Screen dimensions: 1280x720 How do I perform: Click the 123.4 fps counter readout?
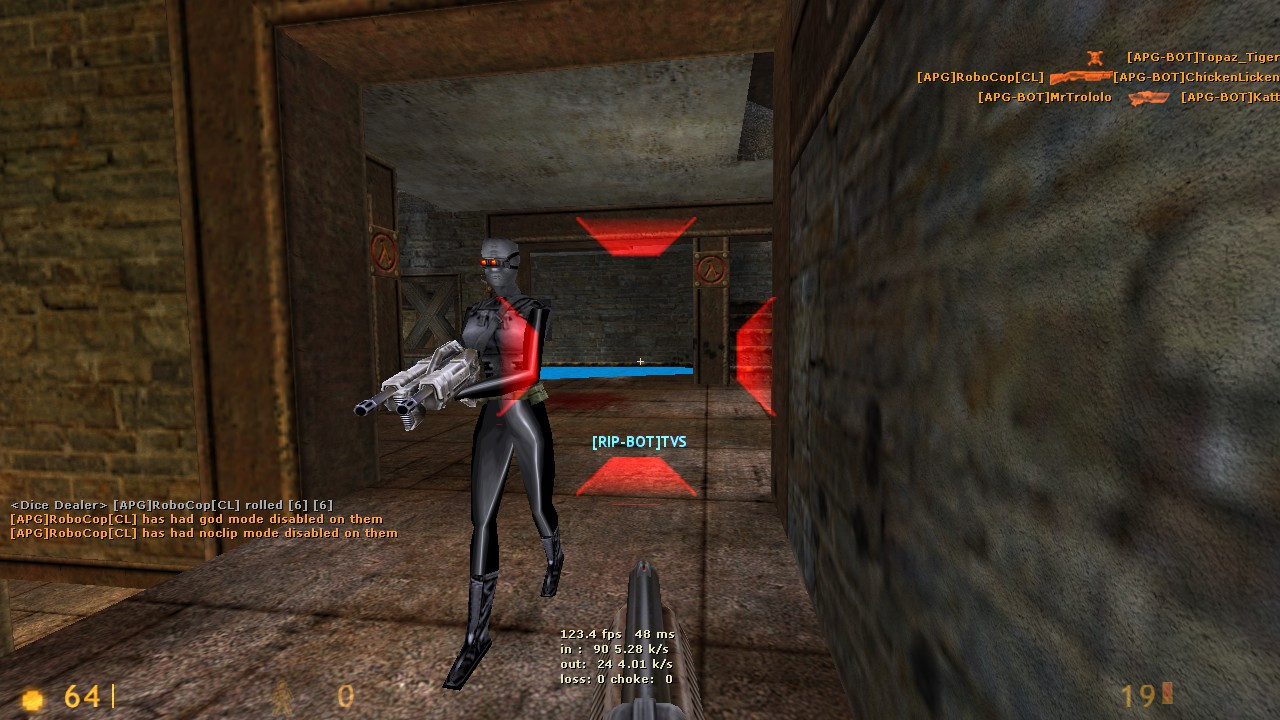click(590, 633)
